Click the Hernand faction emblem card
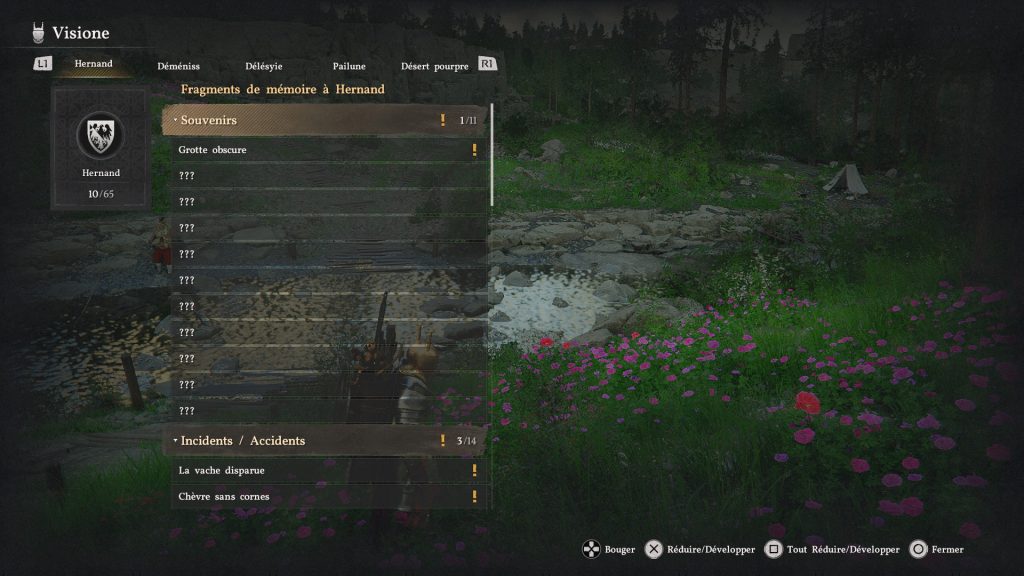This screenshot has height=576, width=1024. point(101,147)
